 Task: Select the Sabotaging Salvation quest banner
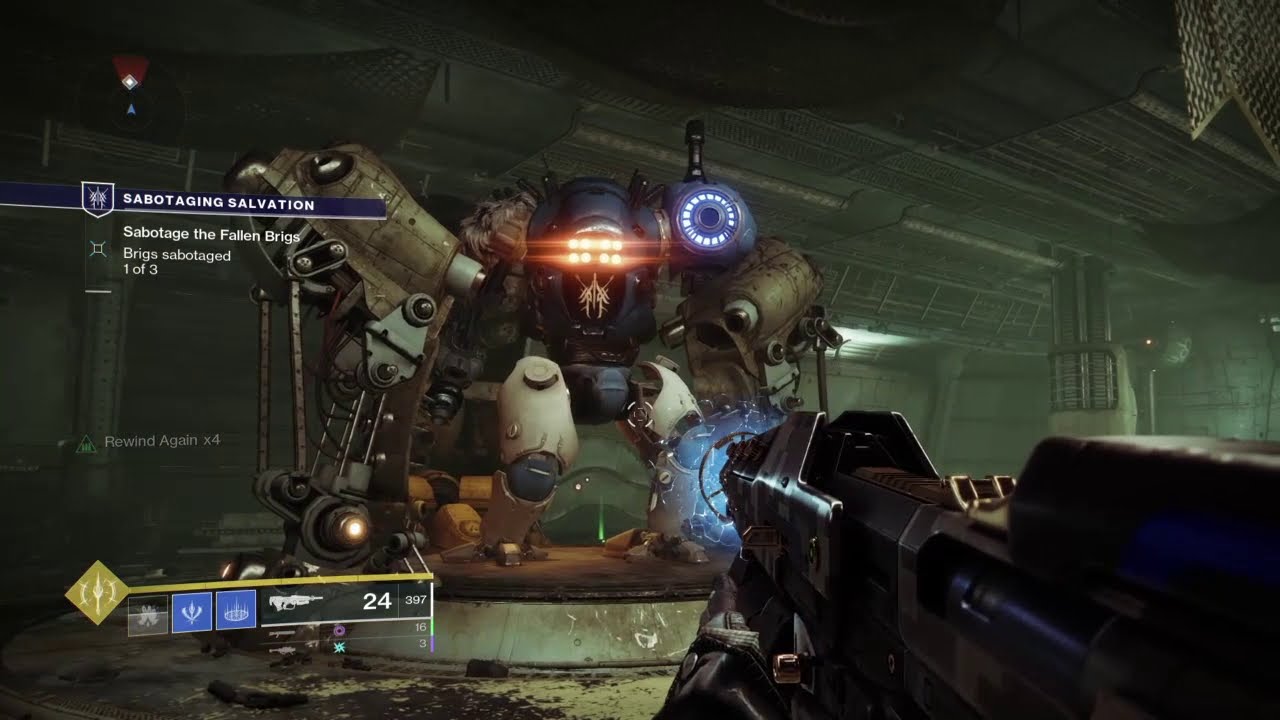(x=218, y=203)
